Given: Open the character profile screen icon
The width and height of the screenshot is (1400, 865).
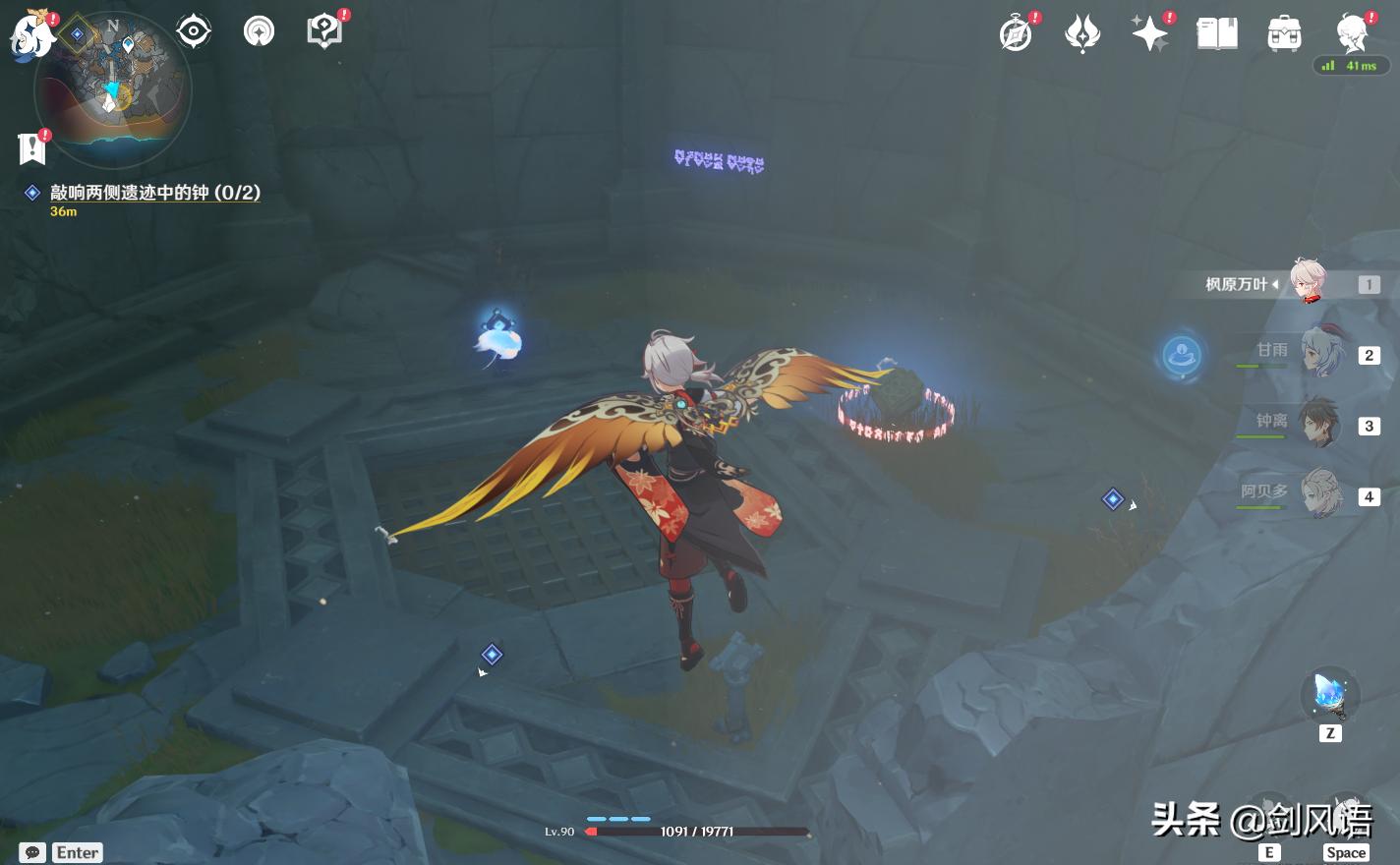Looking at the screenshot, I should pos(1352,34).
